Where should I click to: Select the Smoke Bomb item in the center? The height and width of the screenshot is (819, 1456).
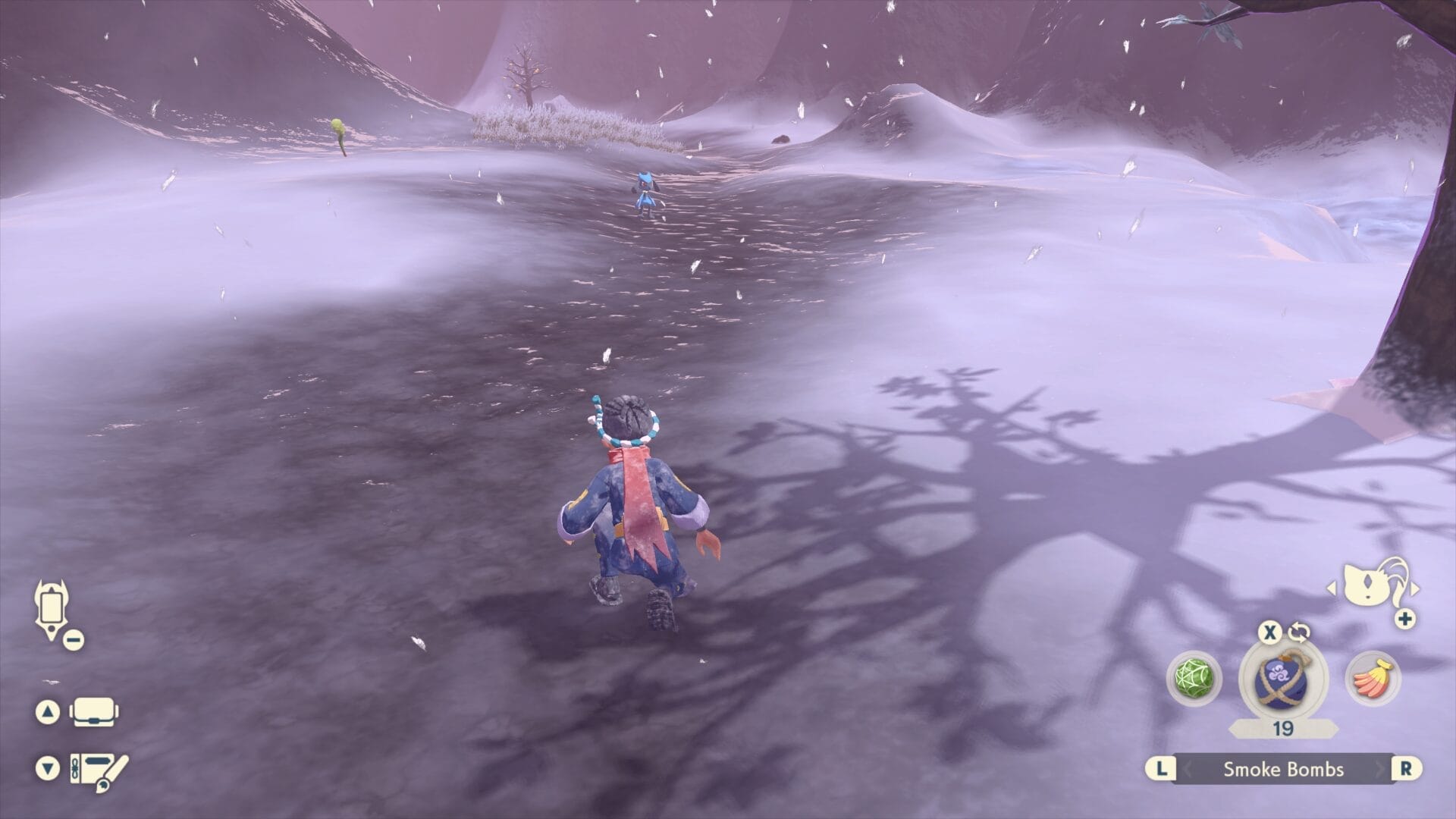[1282, 677]
